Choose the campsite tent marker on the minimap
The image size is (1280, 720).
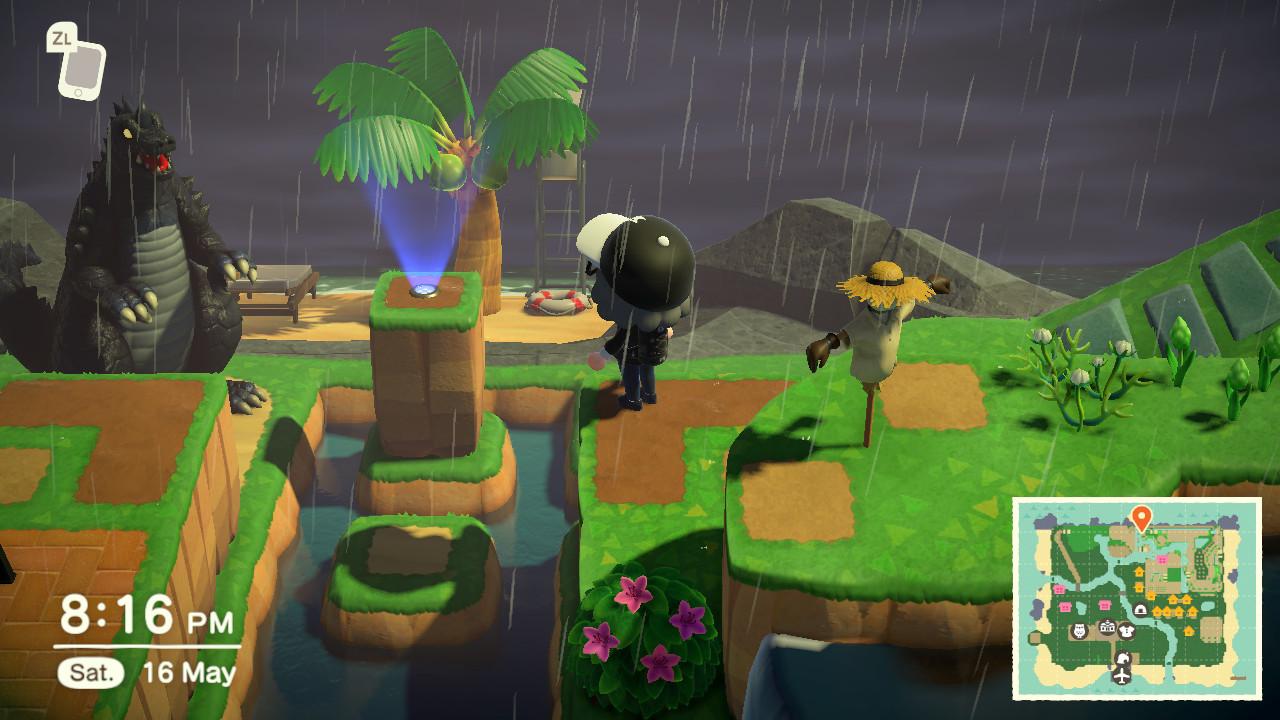pos(1139,610)
